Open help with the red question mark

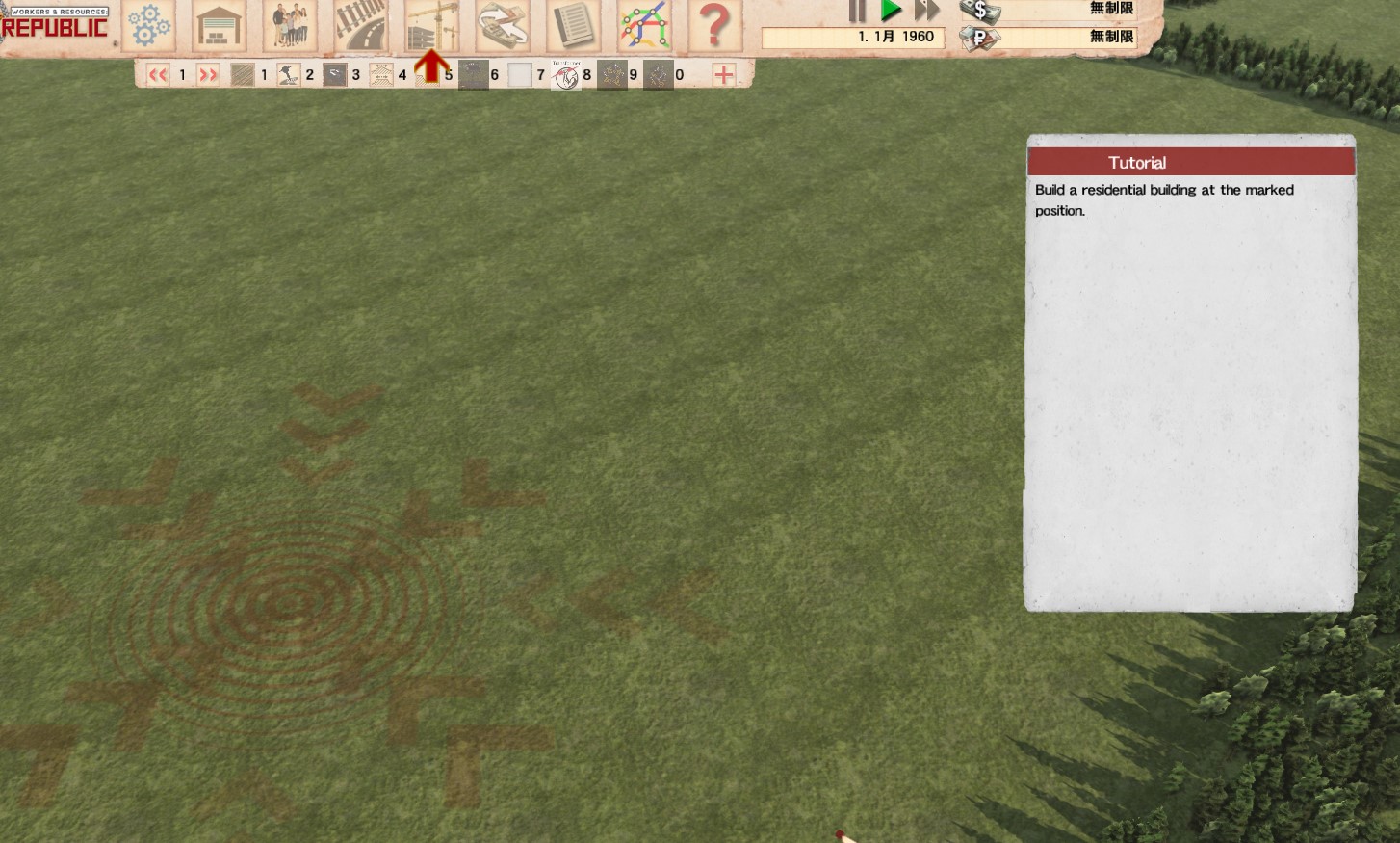(714, 25)
